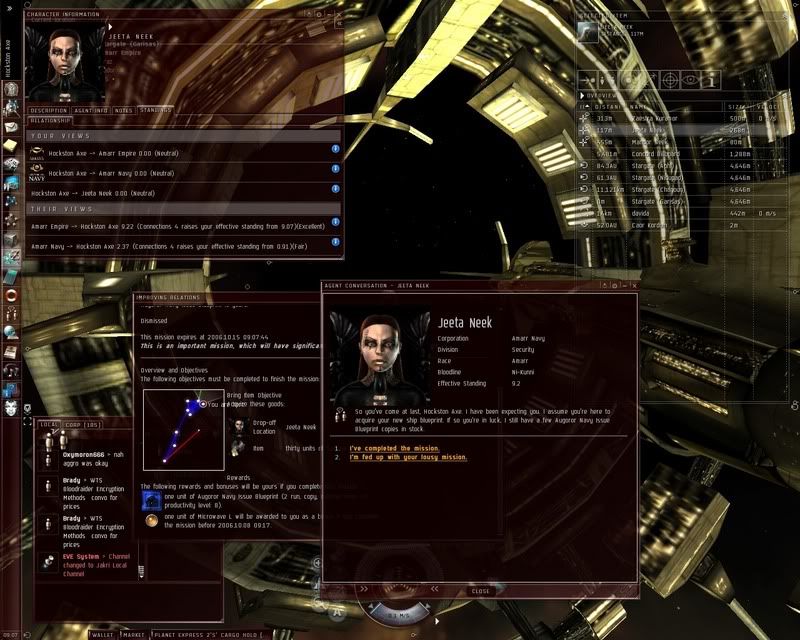Sort overview by the Distance column header

click(x=606, y=105)
